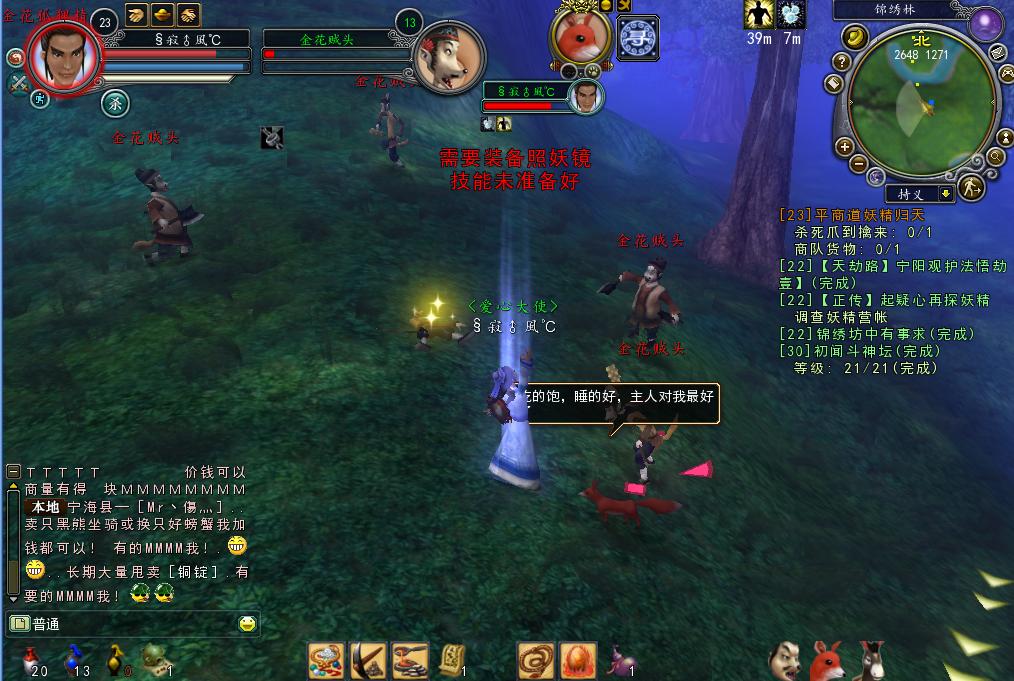Use the pickaxe mining skill slot
The width and height of the screenshot is (1014, 681).
coord(368,660)
